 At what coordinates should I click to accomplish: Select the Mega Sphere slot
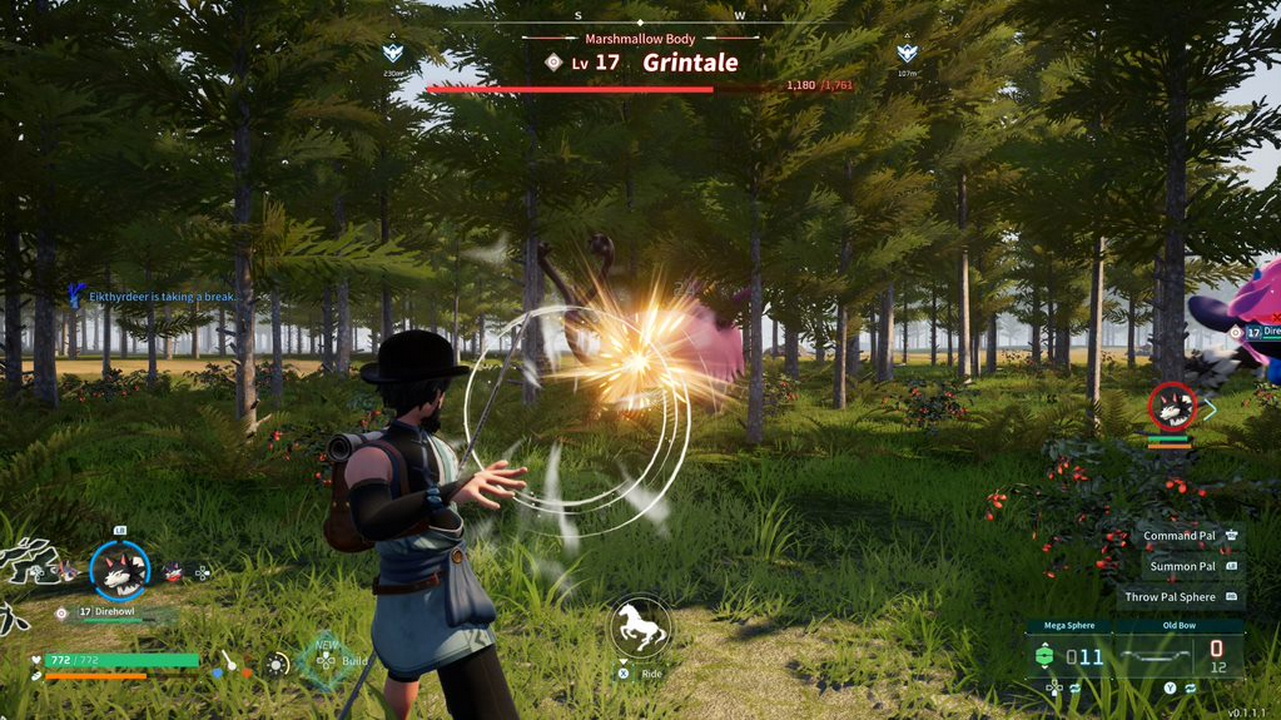coord(1069,656)
